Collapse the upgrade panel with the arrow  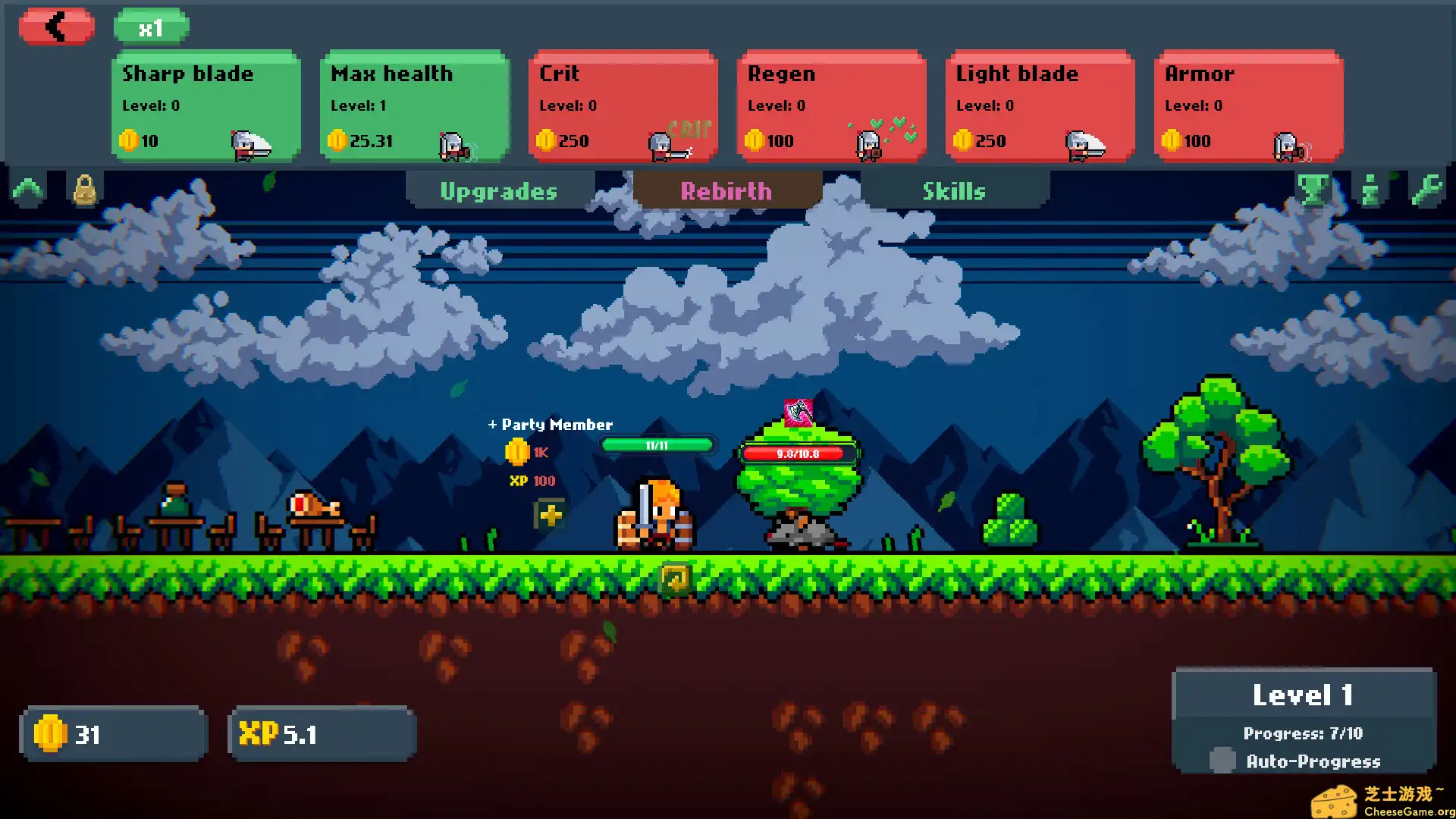click(28, 190)
